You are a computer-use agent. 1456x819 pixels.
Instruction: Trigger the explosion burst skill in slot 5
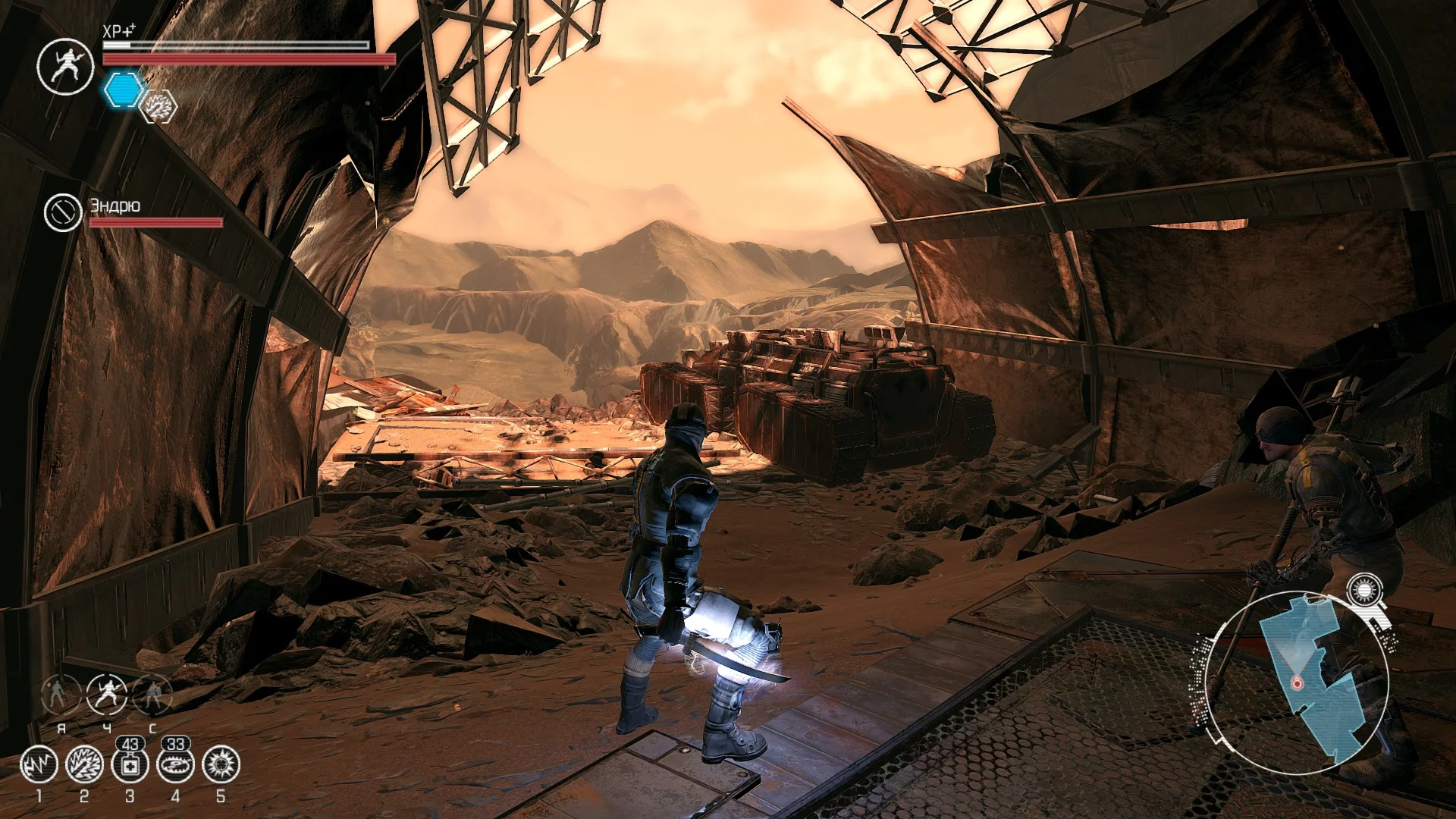click(x=221, y=764)
